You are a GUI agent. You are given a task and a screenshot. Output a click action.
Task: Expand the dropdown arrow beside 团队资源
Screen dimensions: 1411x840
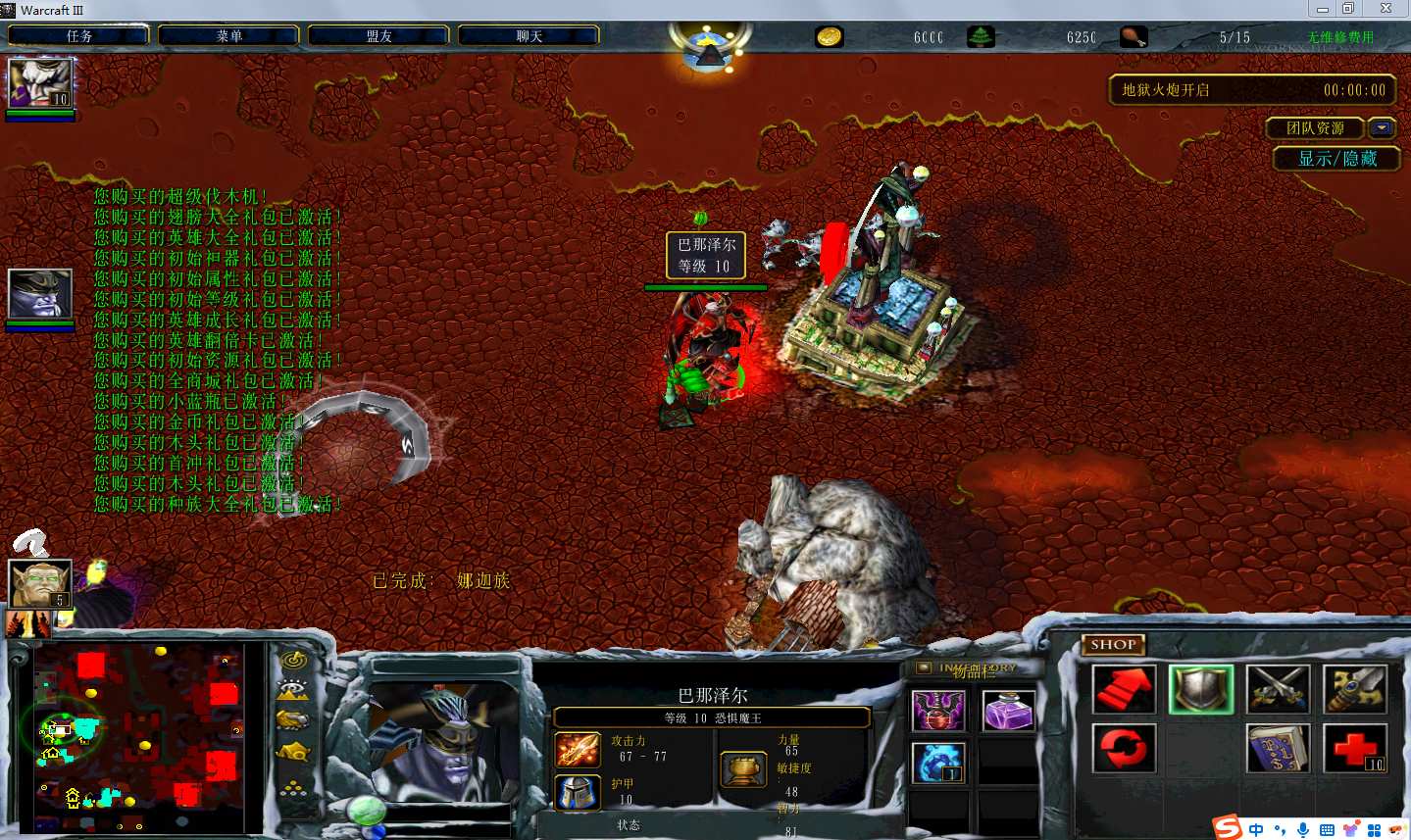click(x=1382, y=128)
